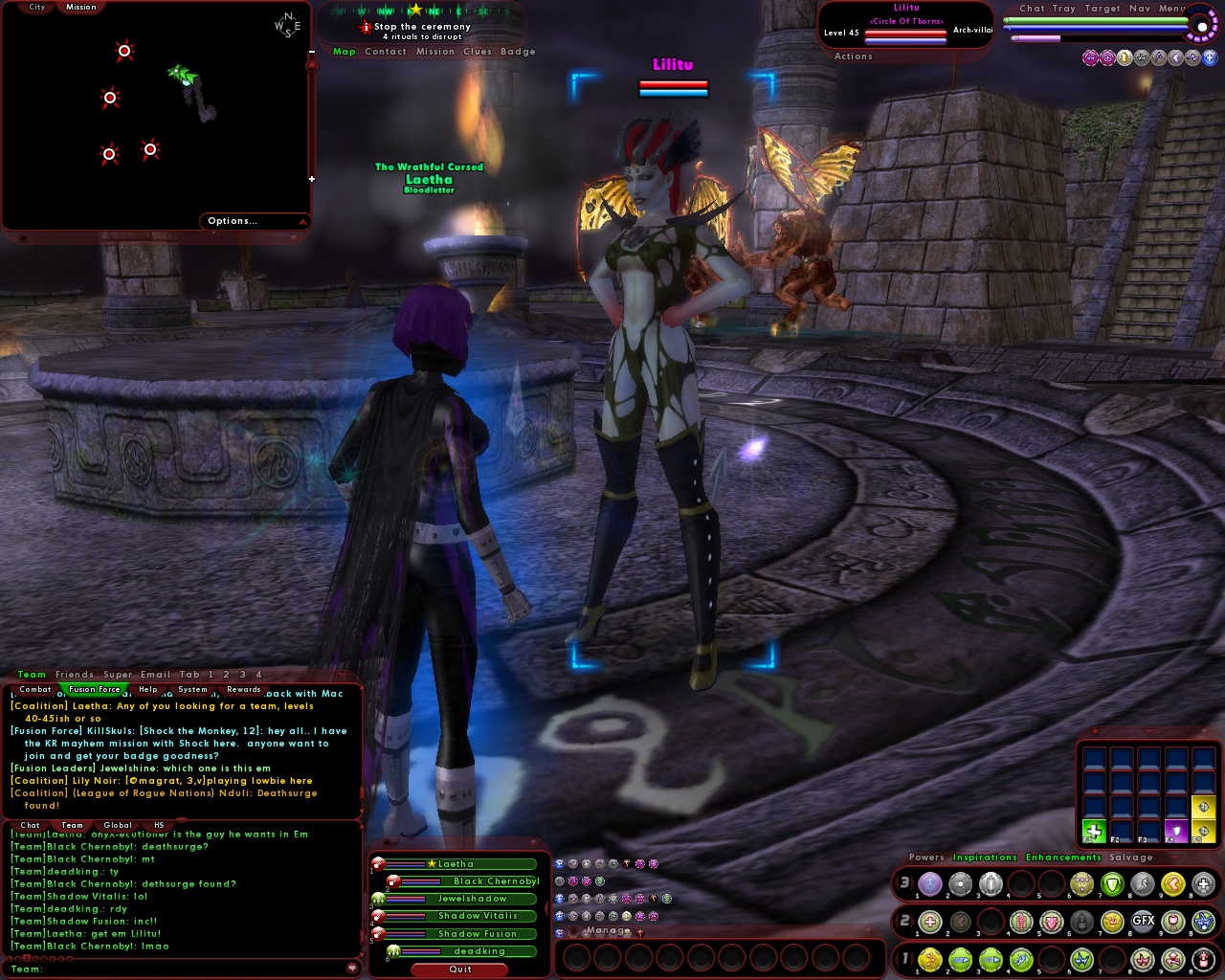The image size is (1225, 980).
Task: Click the yellow inspiration in slot 1 of tray 1
Action: coord(930,959)
